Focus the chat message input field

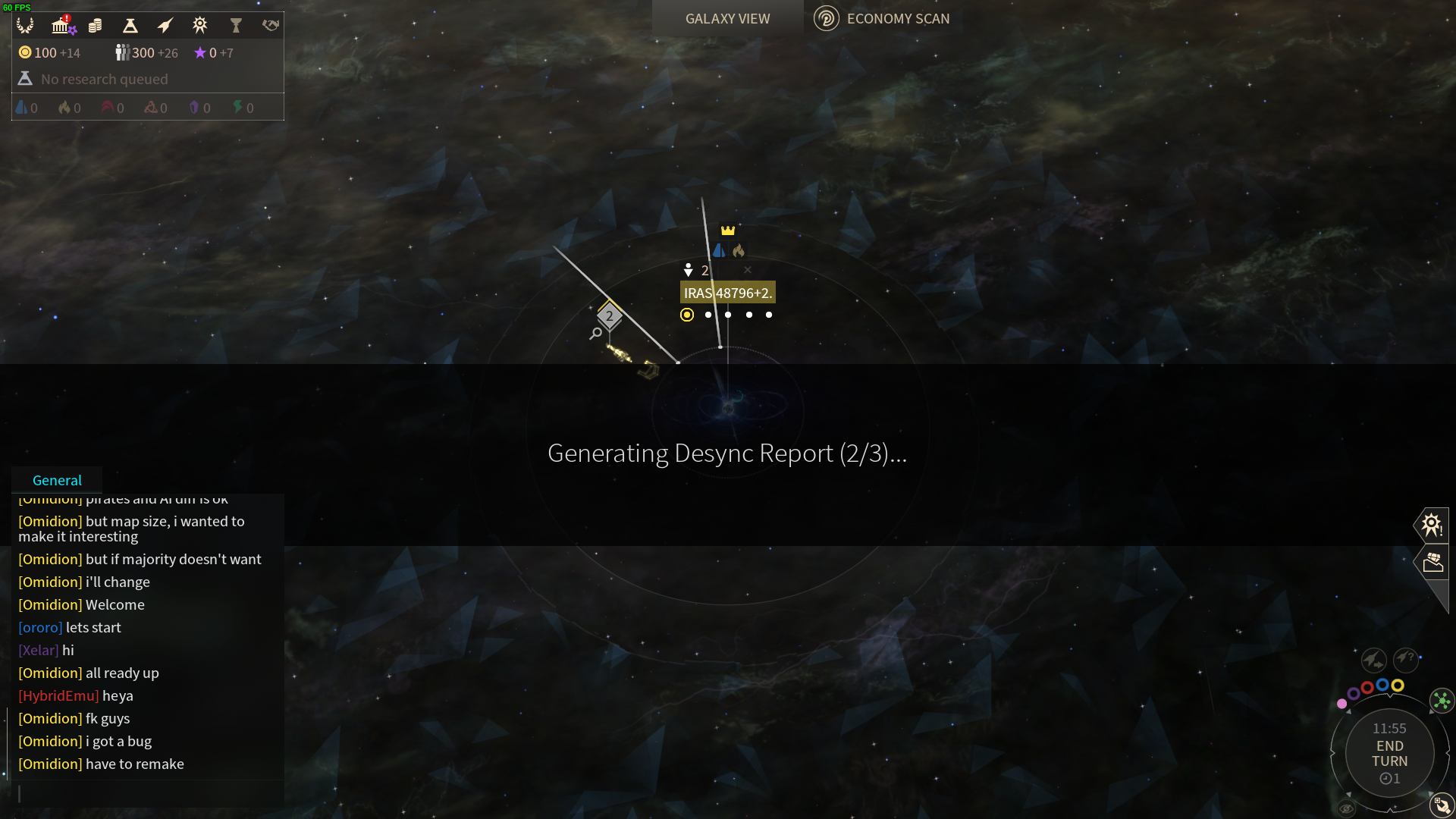148,793
